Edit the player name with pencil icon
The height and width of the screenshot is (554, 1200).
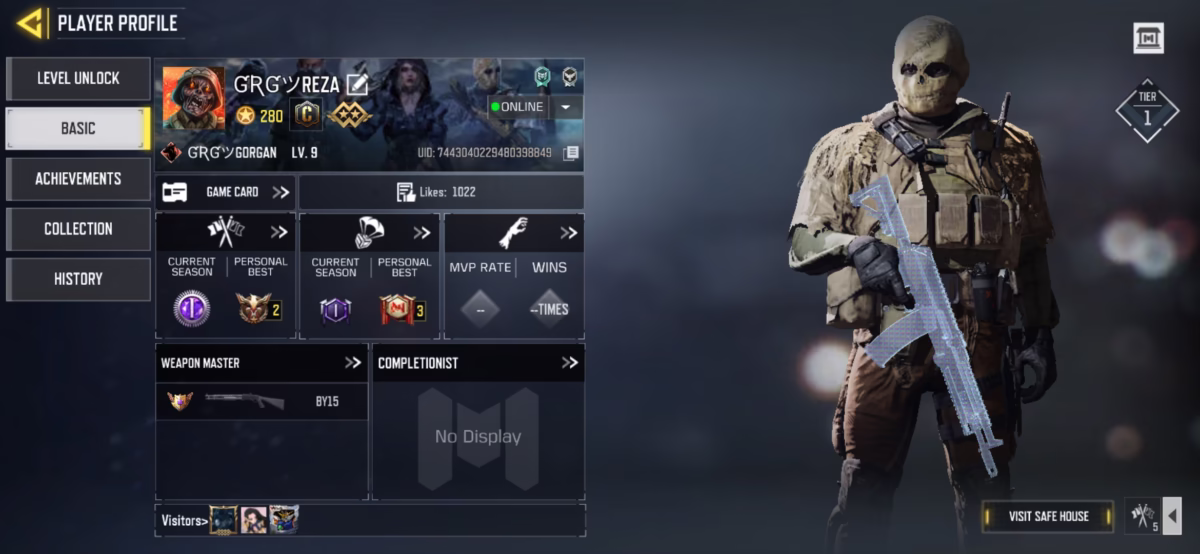coord(357,85)
